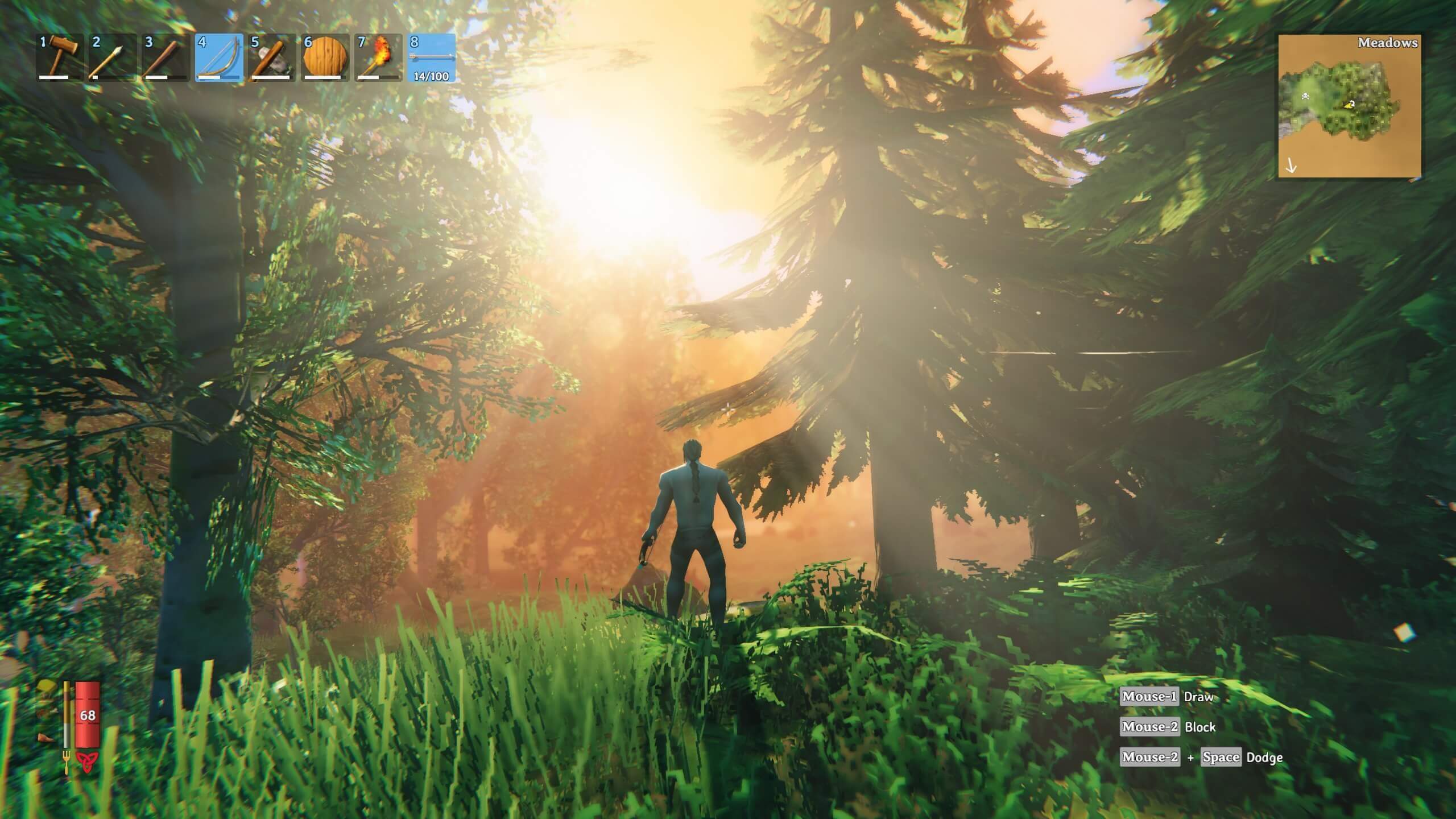The image size is (1456, 819).
Task: Switch to the stone axe slot
Action: (271, 57)
